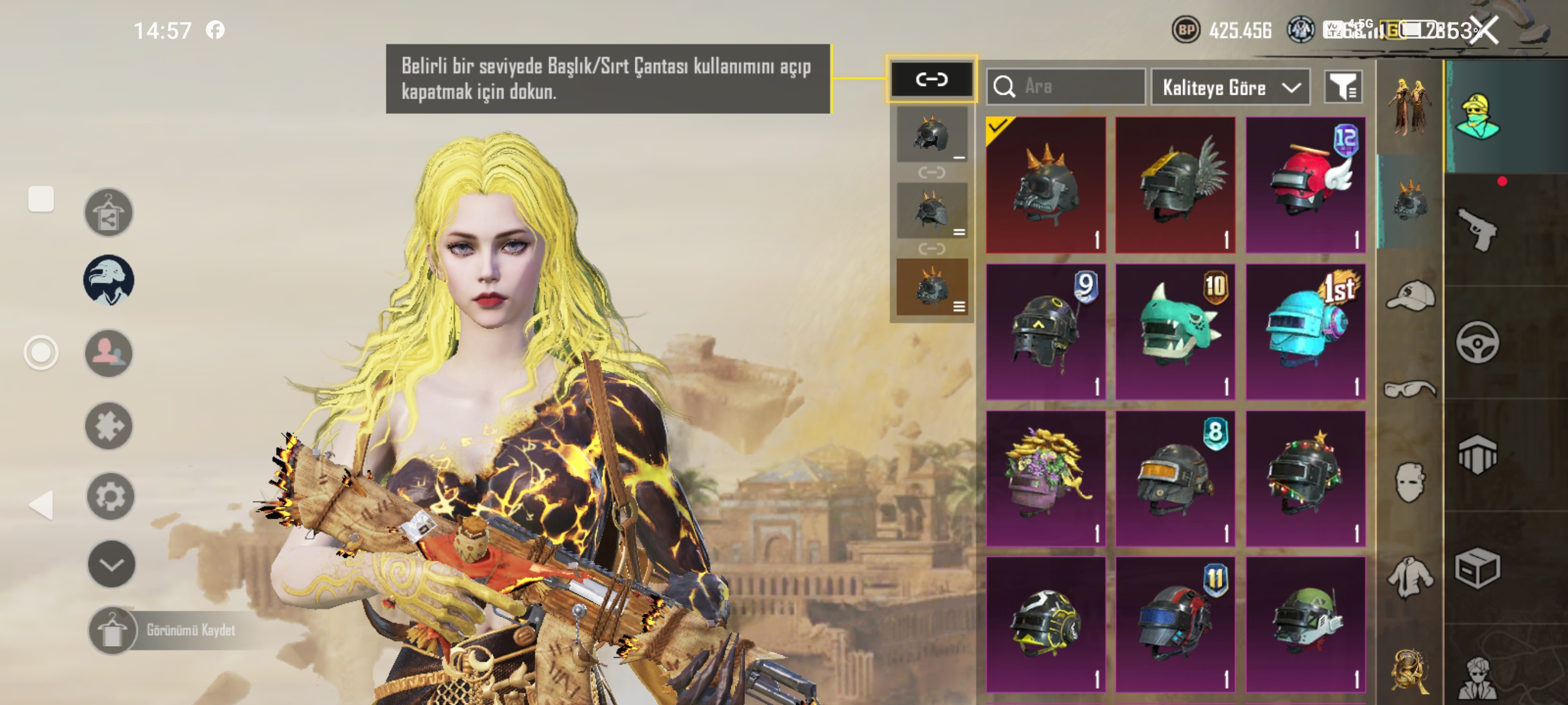Screen dimensions: 1568x705
Task: Expand the downward chevron button
Action: (112, 564)
